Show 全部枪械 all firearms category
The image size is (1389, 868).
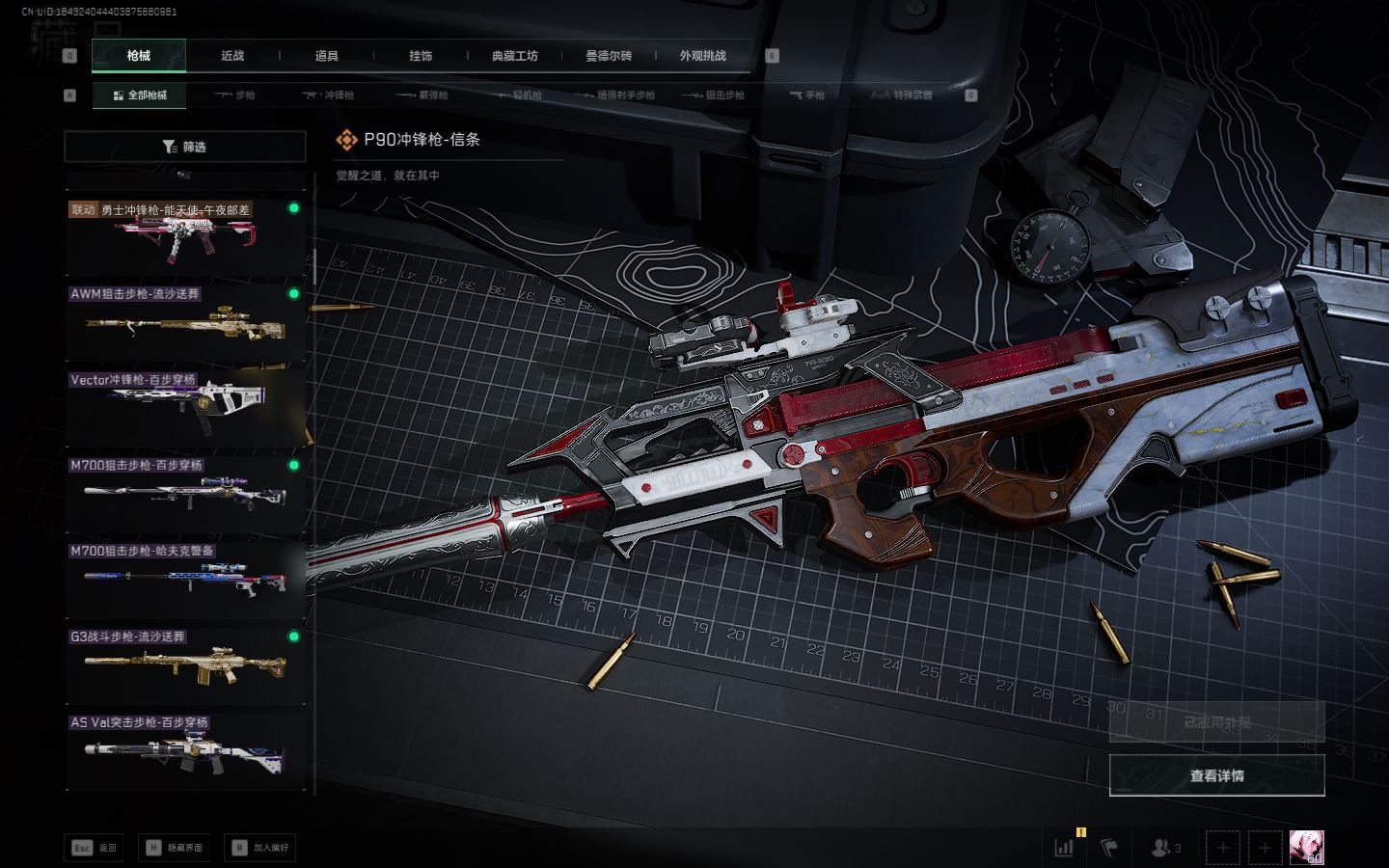point(140,95)
